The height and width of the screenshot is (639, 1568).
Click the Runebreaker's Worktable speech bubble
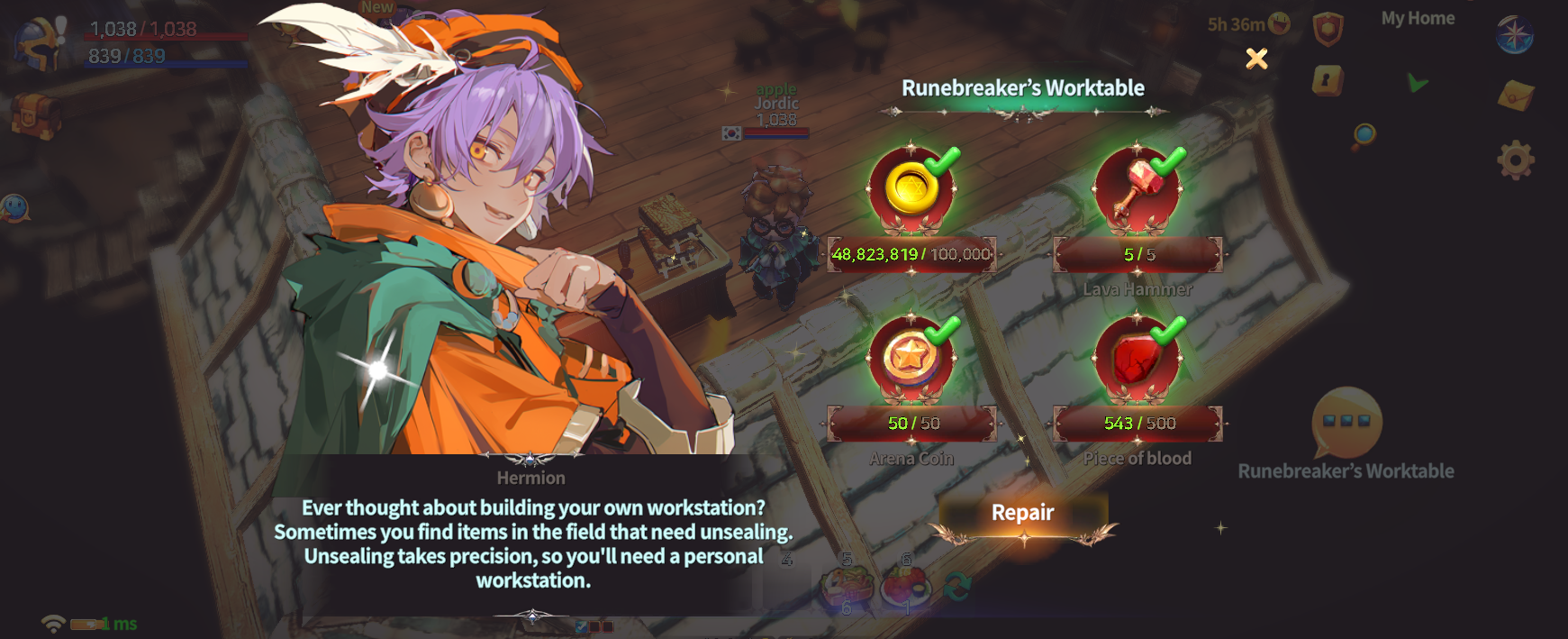(x=1346, y=424)
